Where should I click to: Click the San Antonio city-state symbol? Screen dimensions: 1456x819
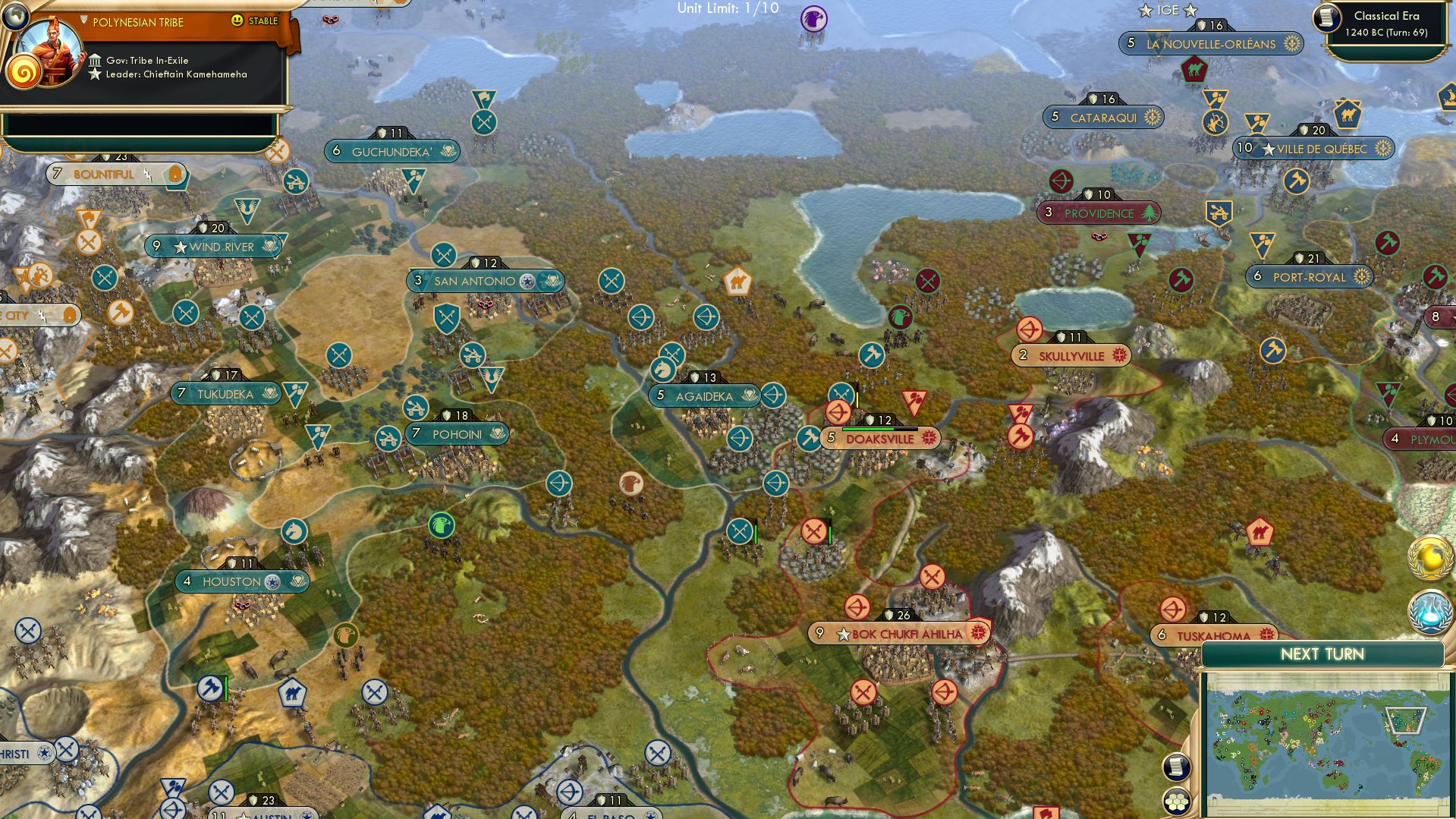tap(527, 280)
